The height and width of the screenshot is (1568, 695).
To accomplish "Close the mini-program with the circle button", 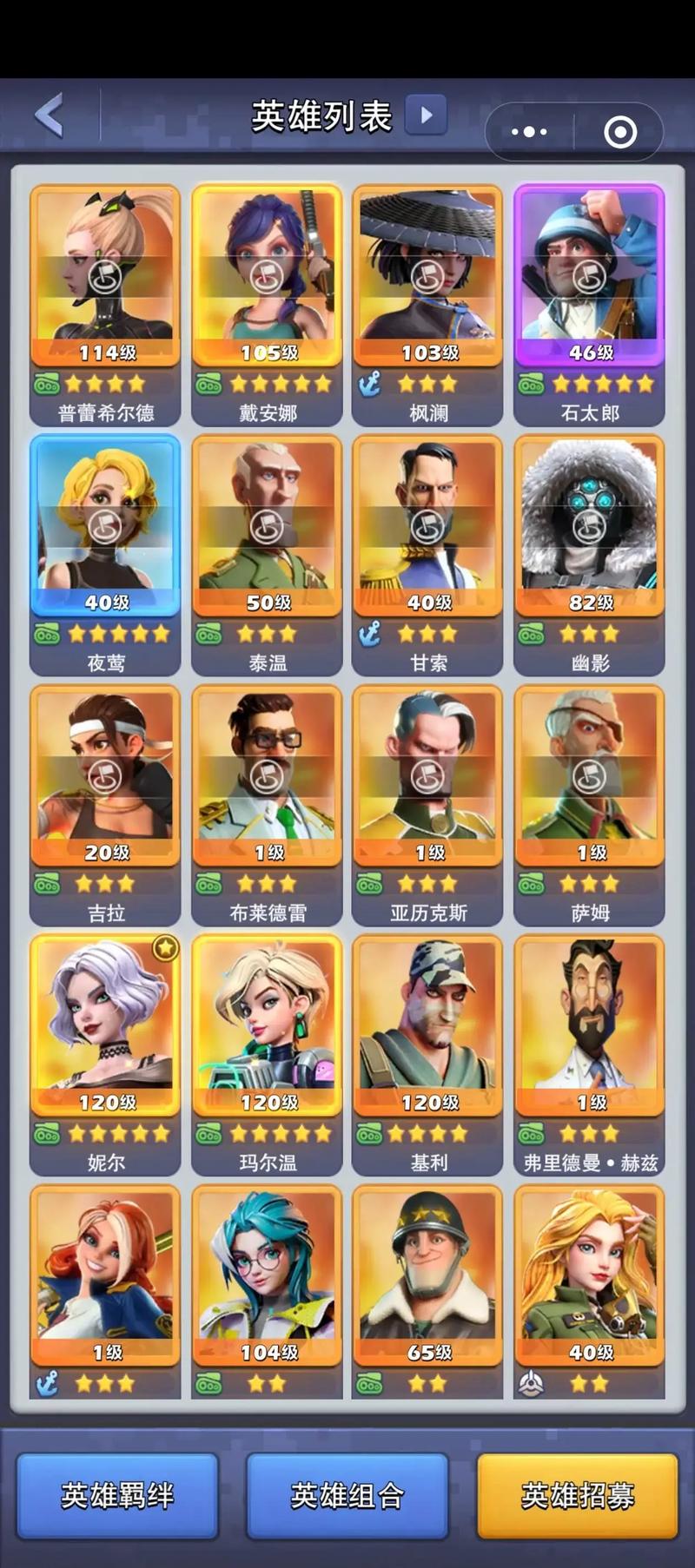I will tap(620, 132).
